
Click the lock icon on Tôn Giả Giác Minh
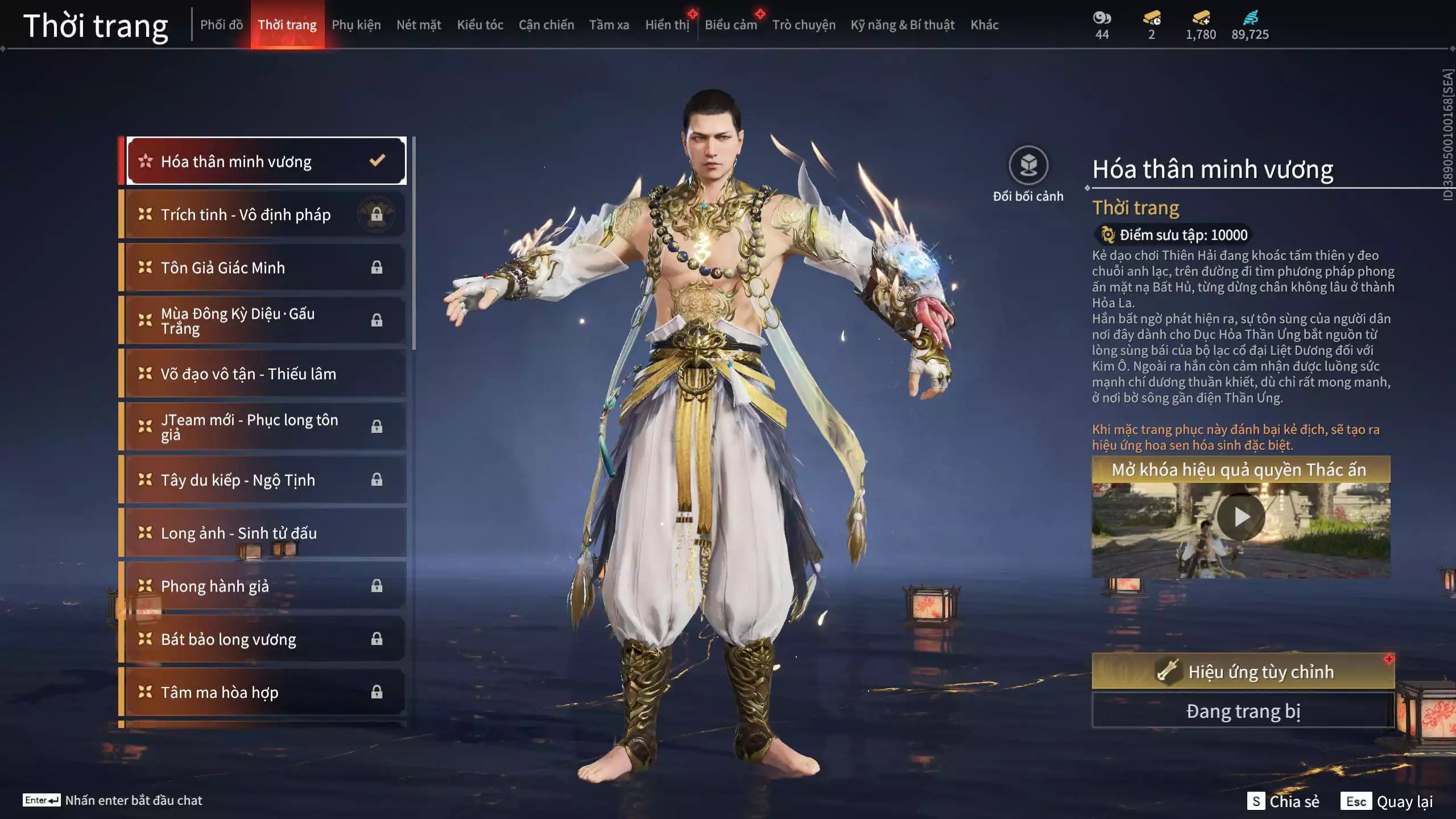(376, 267)
